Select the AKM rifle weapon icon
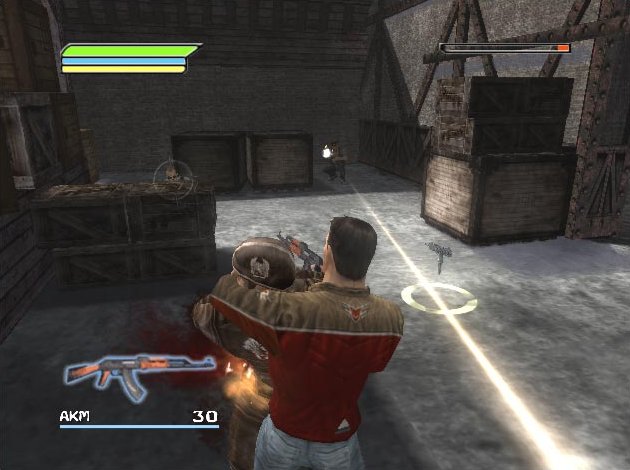Viewport: 630px width, 470px height. 138,372
